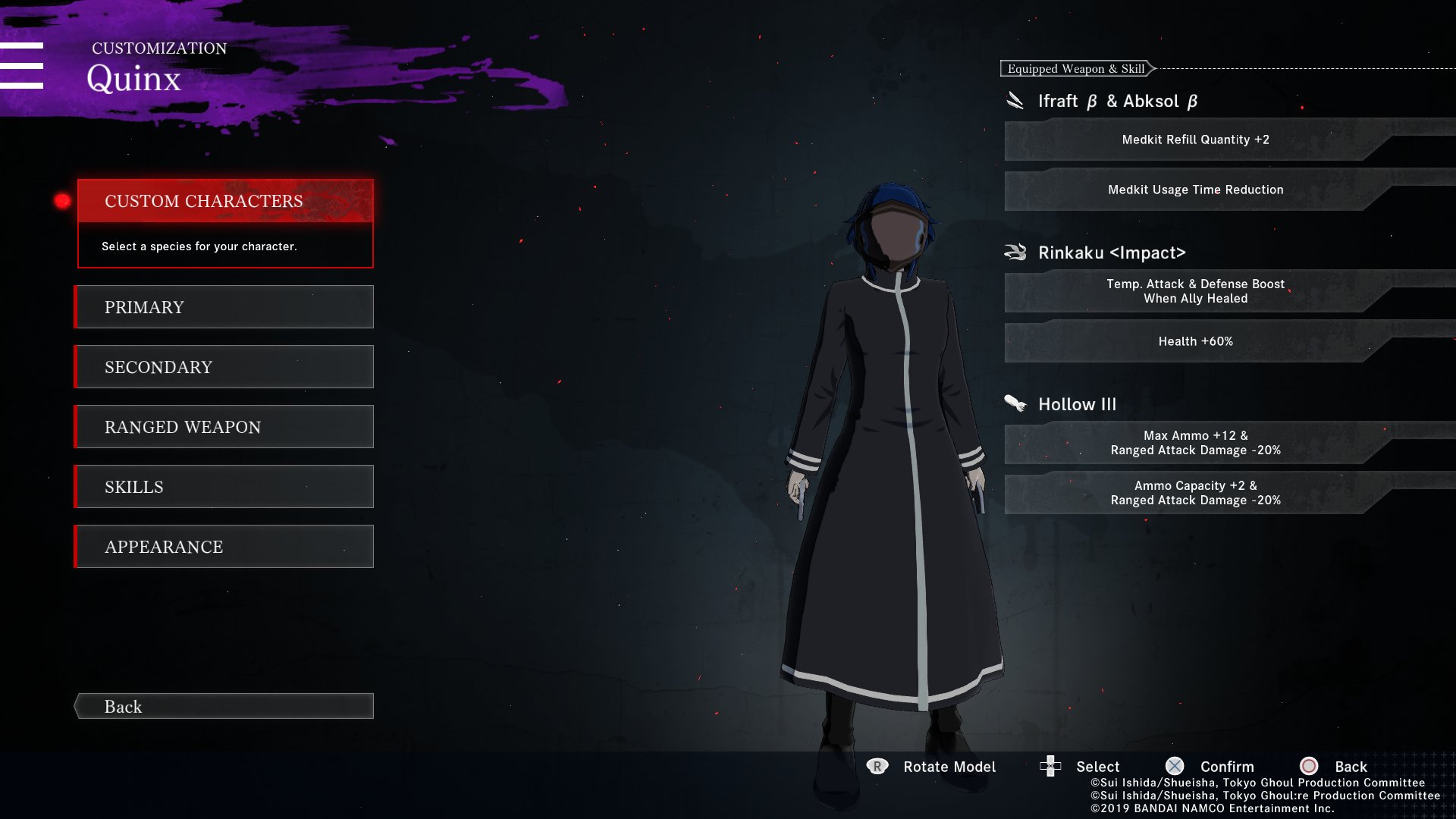Image resolution: width=1456 pixels, height=819 pixels.
Task: Go to the Skills menu
Action: 225,487
